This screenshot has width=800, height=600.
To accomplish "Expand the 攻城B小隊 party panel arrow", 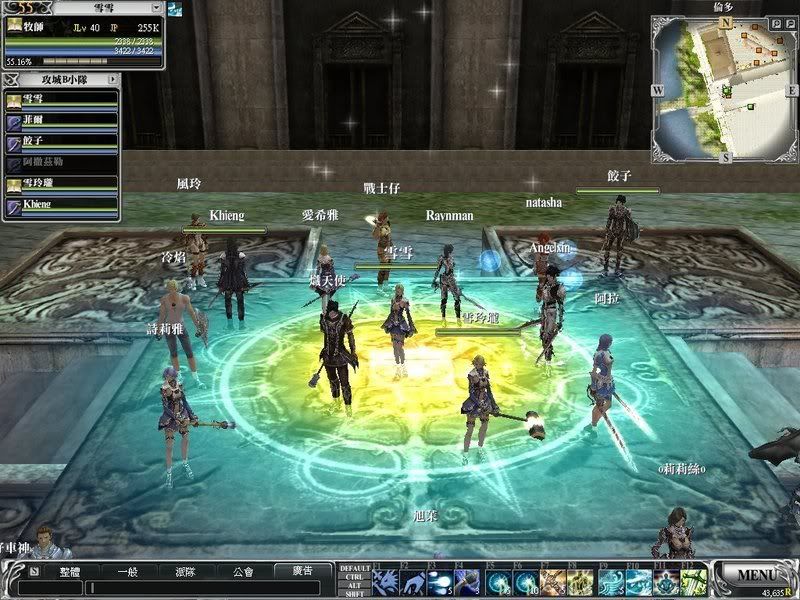I will click(112, 78).
